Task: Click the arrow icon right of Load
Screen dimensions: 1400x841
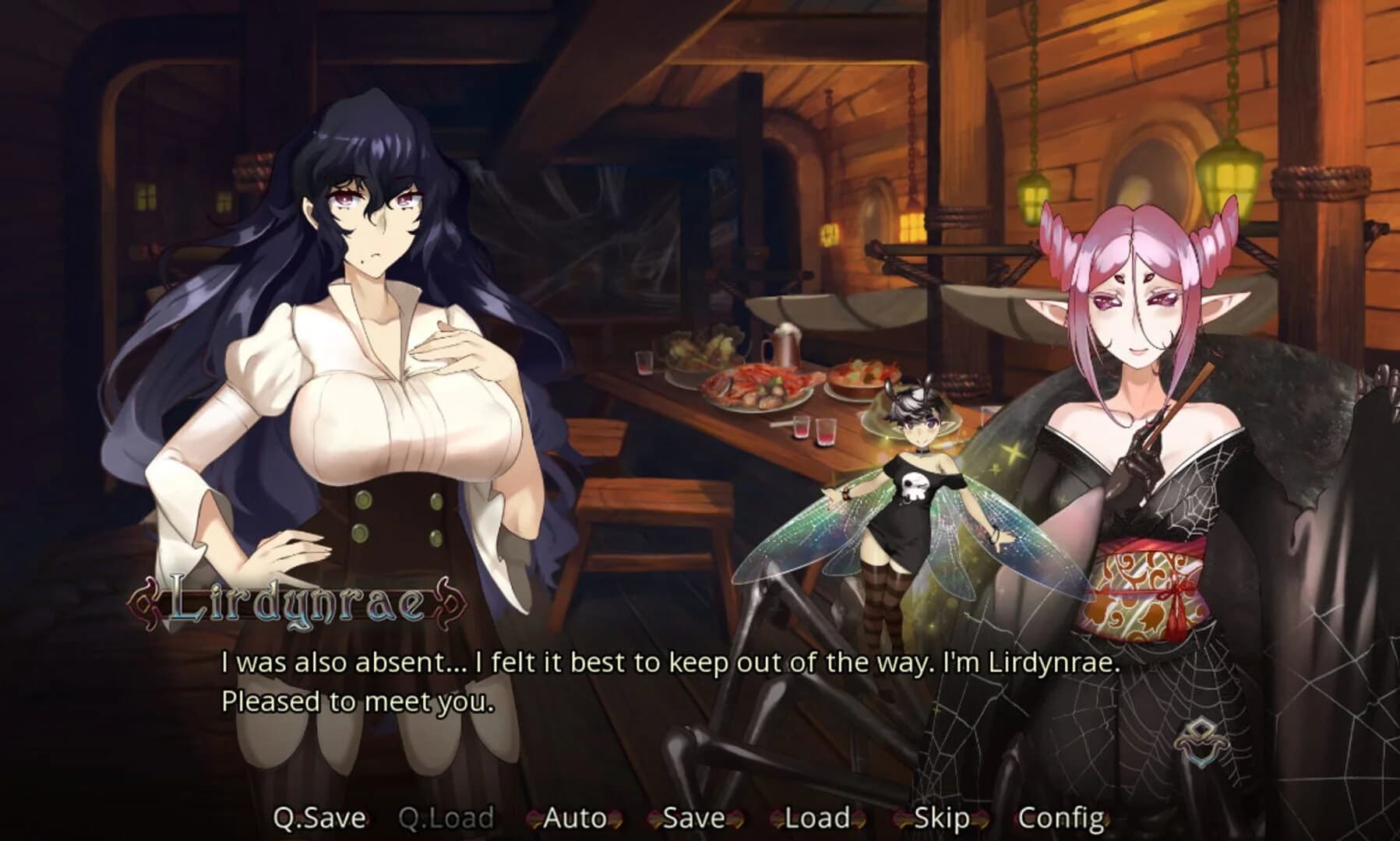Action: (857, 818)
